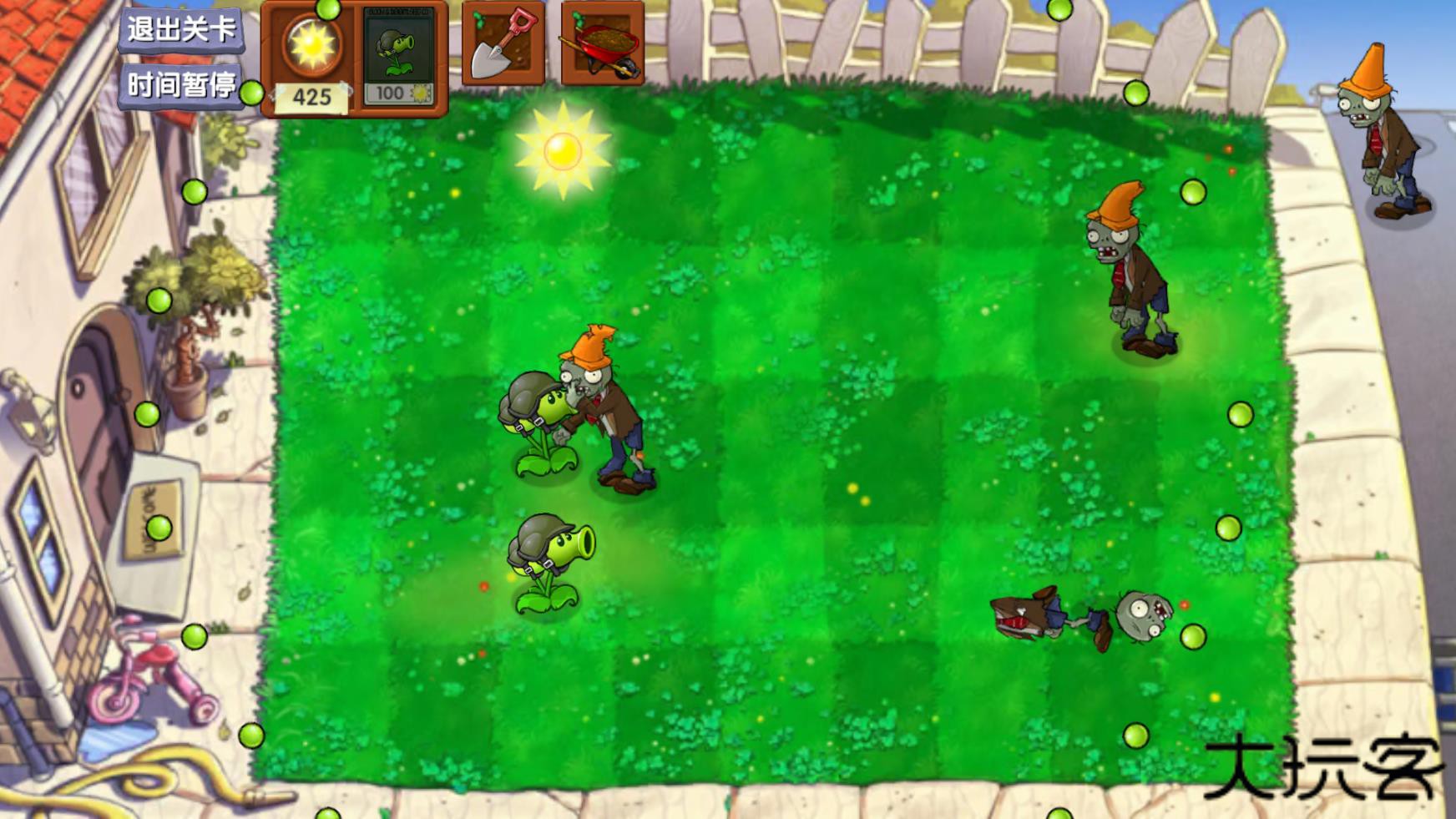This screenshot has height=819, width=1456.
Task: Click the conehead zombie on the road
Action: [x=1379, y=134]
